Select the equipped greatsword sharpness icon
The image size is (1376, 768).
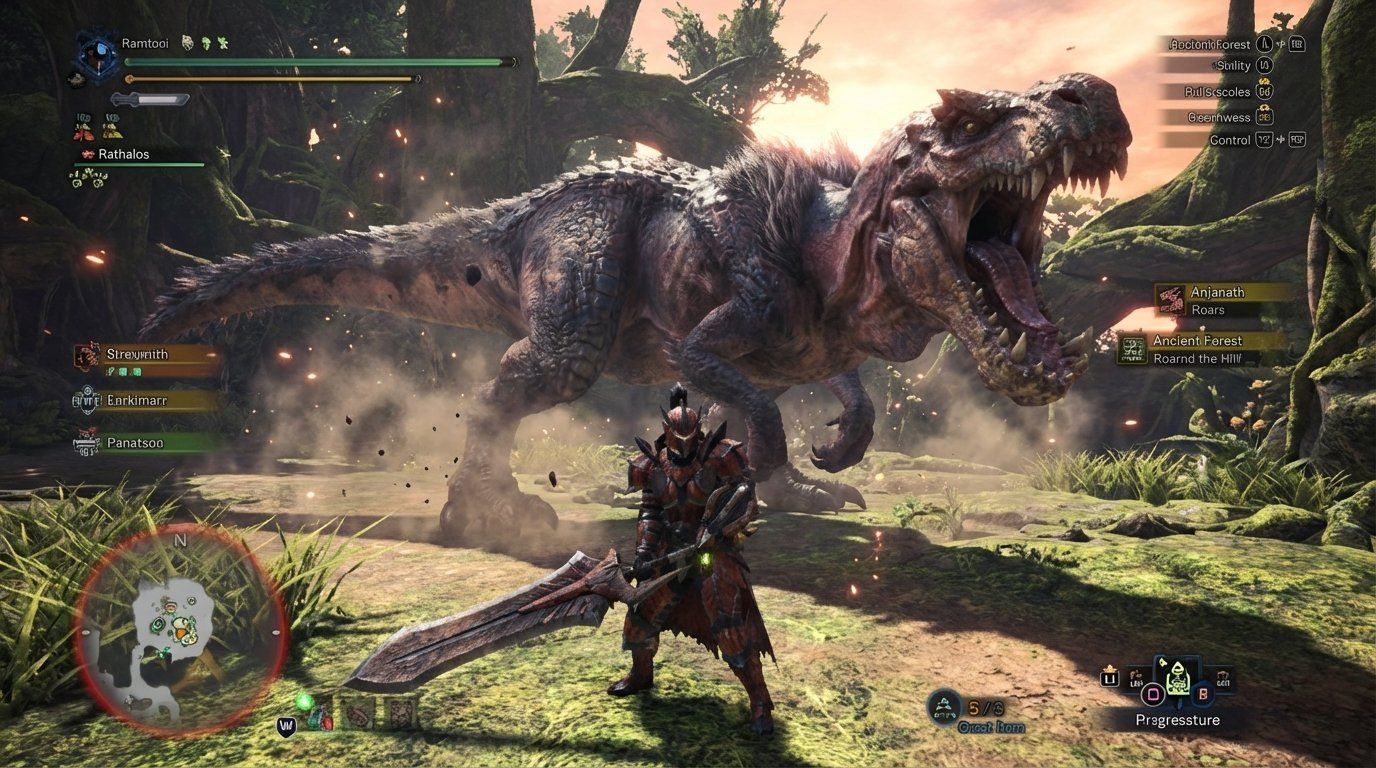(151, 99)
